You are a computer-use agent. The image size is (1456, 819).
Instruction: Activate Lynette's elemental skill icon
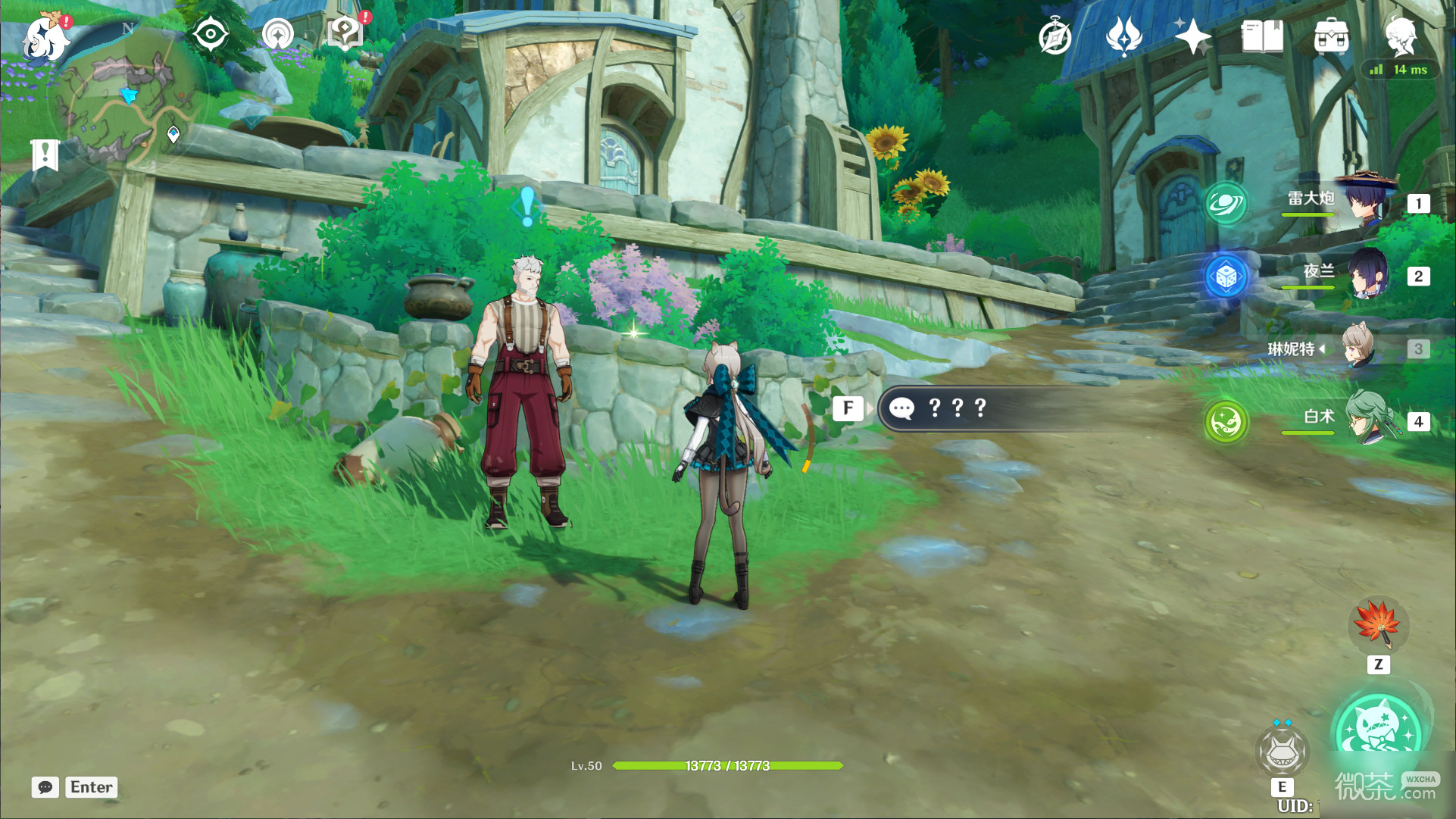point(1282,752)
